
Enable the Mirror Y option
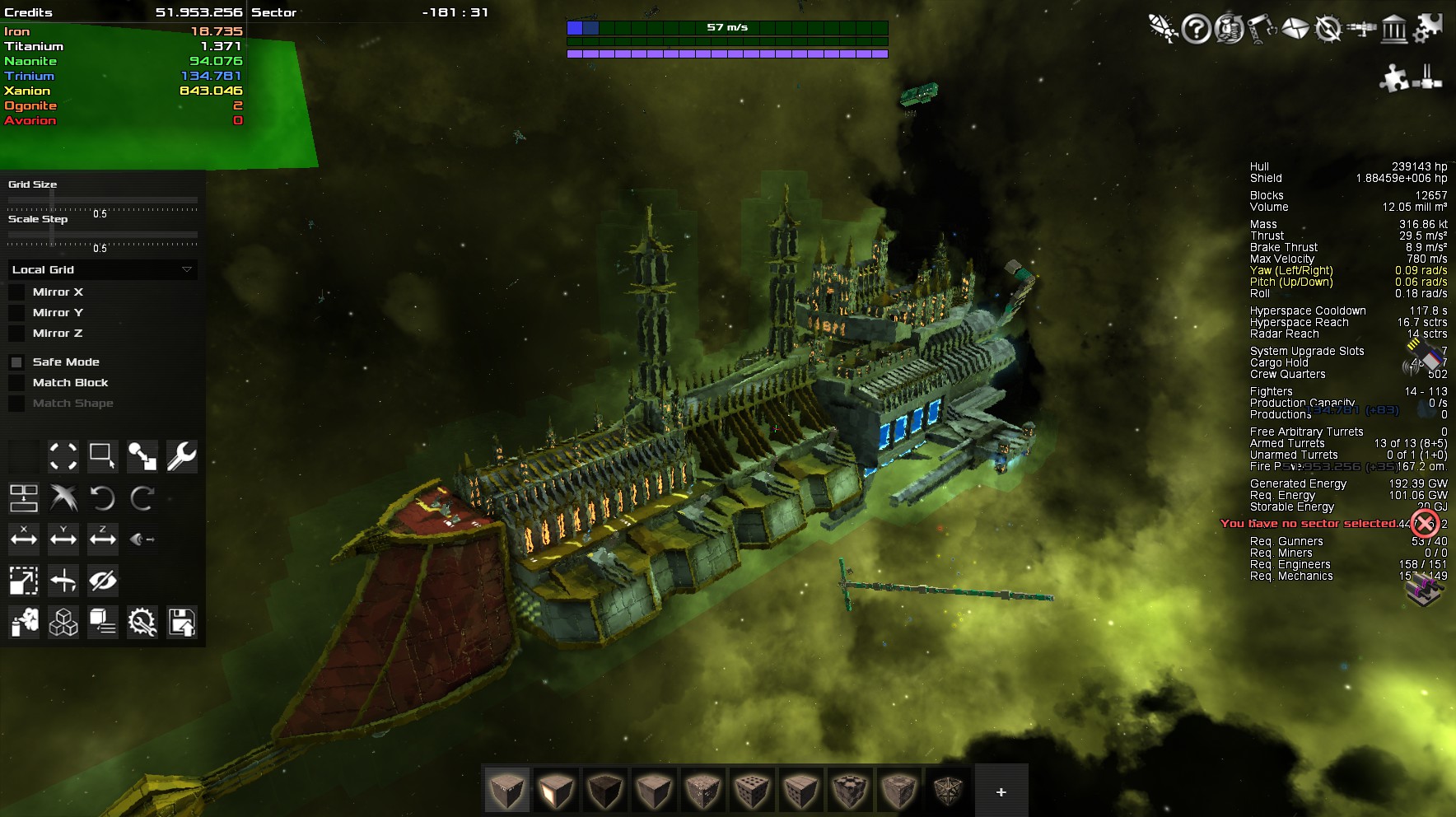[16, 313]
